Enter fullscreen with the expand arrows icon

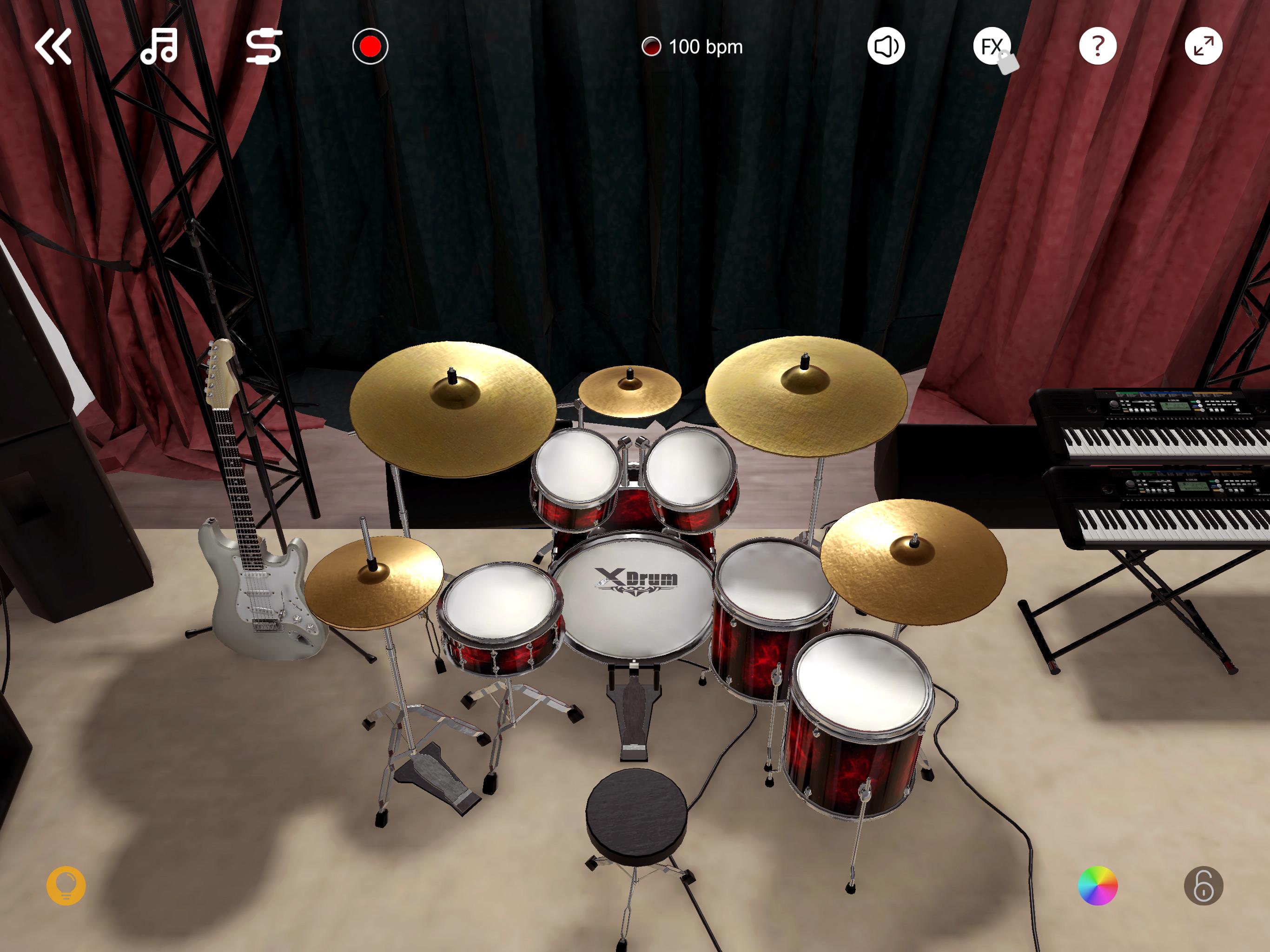1204,46
